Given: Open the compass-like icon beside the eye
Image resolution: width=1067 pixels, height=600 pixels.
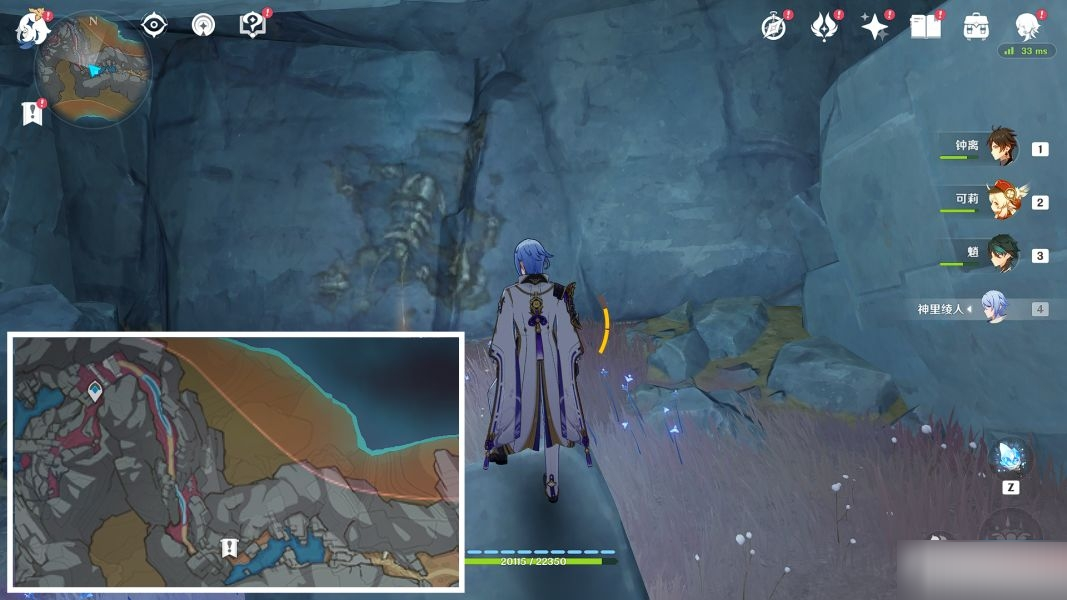Looking at the screenshot, I should [203, 24].
